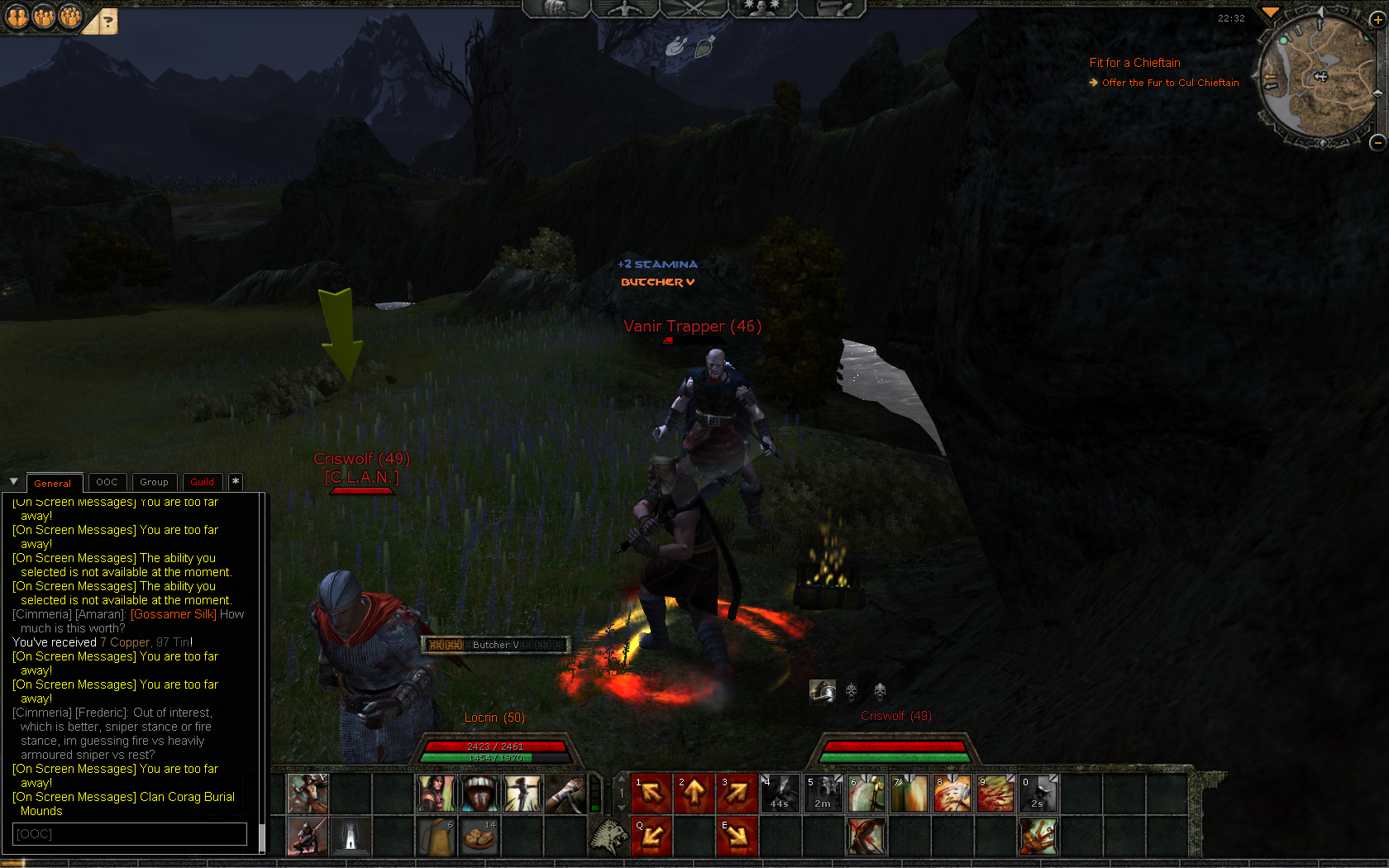
Task: Click the chat text input box
Action: [130, 833]
